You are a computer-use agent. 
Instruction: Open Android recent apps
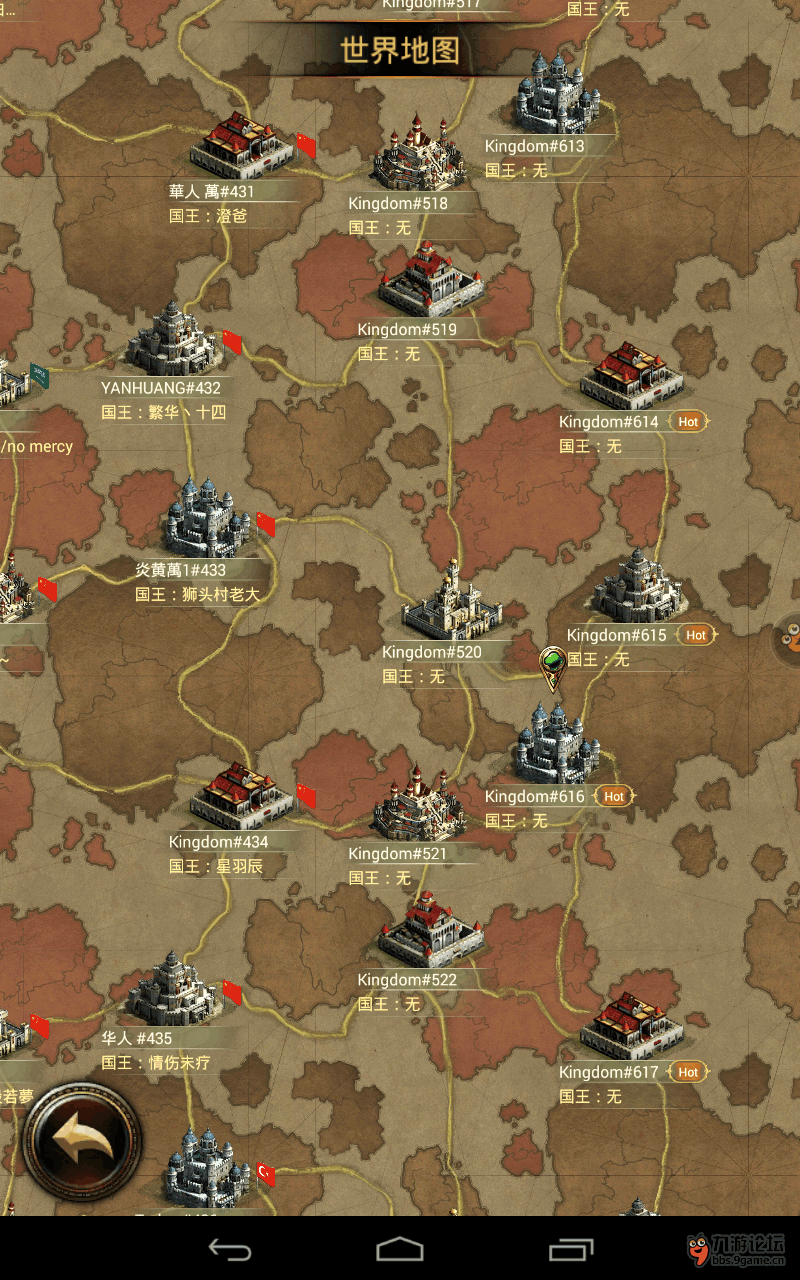571,1249
